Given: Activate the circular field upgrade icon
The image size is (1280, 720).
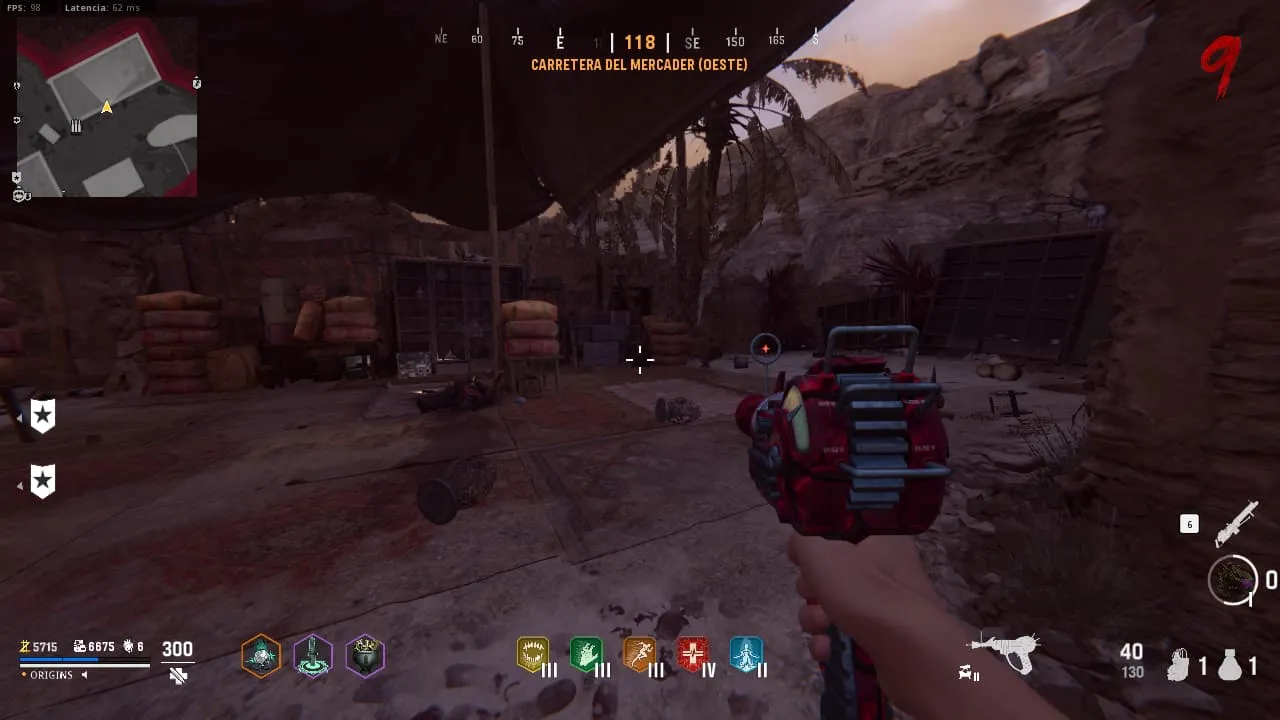Looking at the screenshot, I should tap(1232, 580).
